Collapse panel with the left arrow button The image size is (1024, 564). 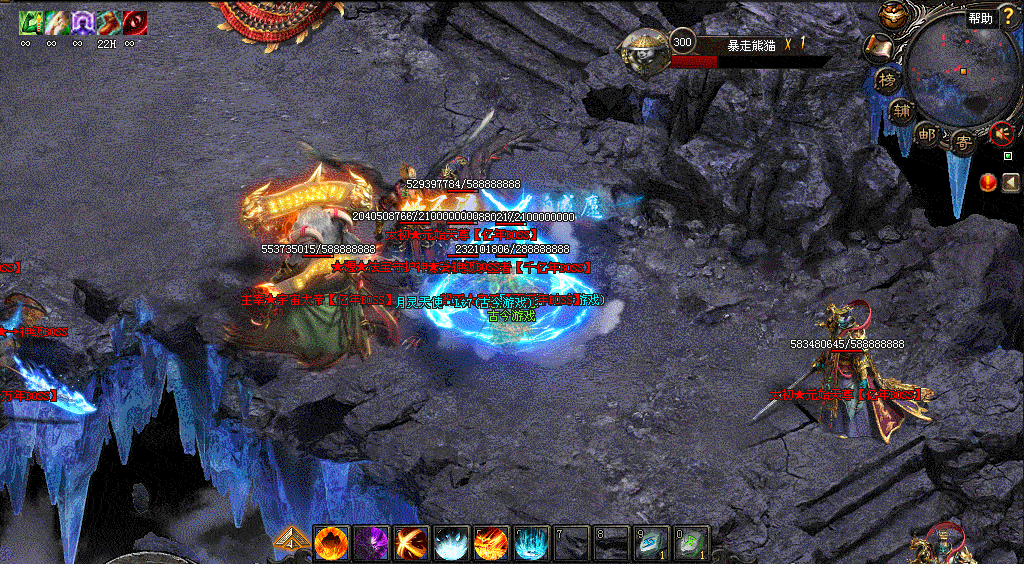pyautogui.click(x=1010, y=182)
